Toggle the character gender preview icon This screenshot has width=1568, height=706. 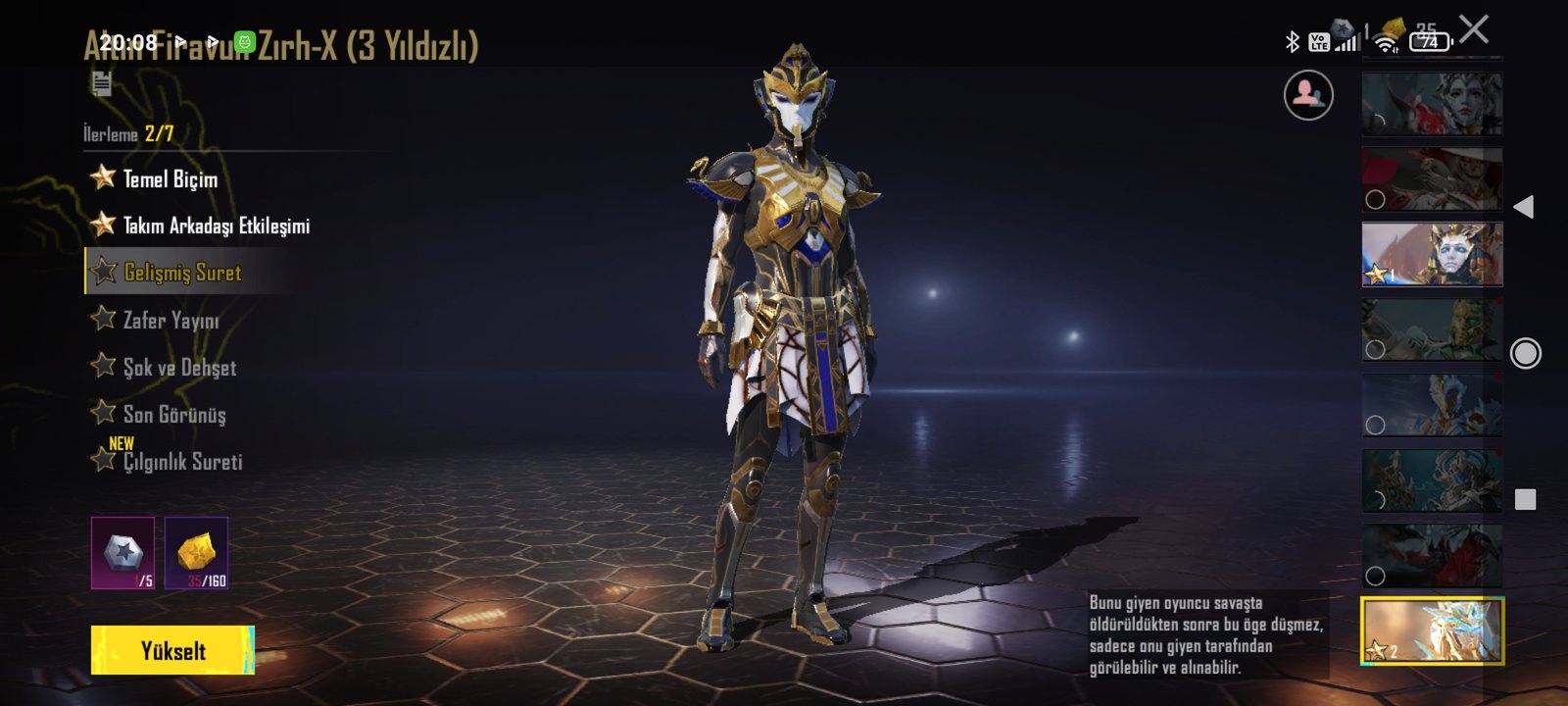tap(1308, 95)
